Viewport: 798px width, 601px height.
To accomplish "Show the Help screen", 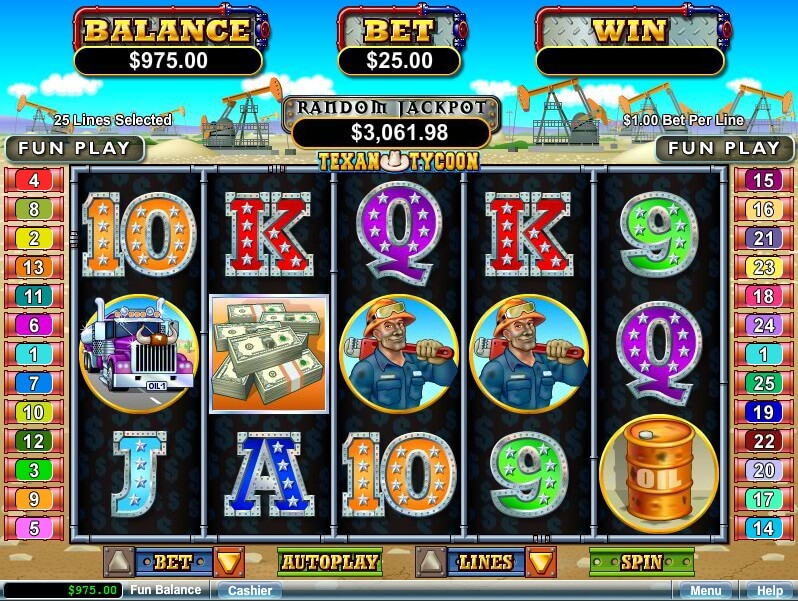I will click(x=768, y=591).
